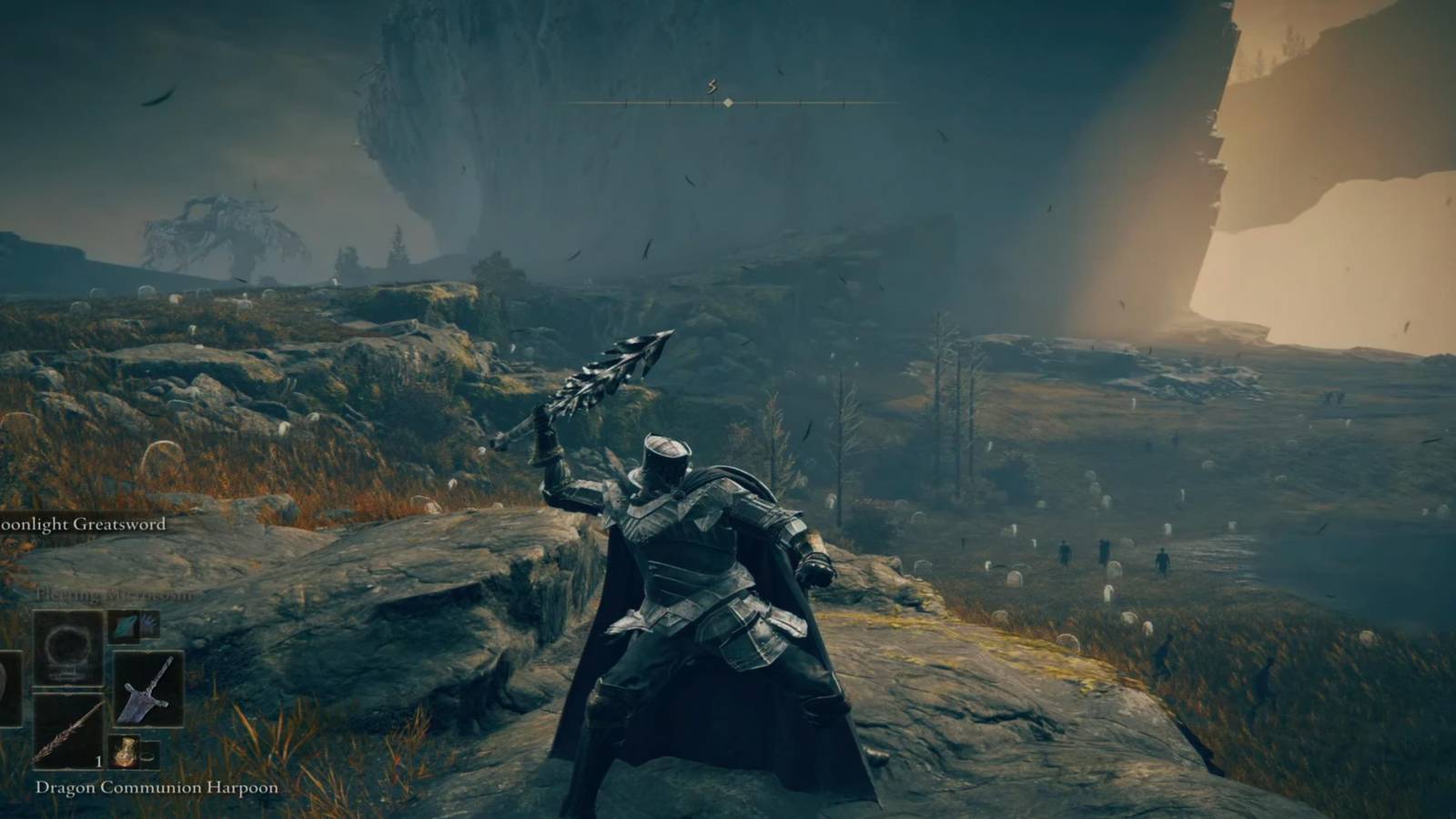Click the Fleeting Microcosm spell name text
1456x819 pixels.
click(113, 593)
